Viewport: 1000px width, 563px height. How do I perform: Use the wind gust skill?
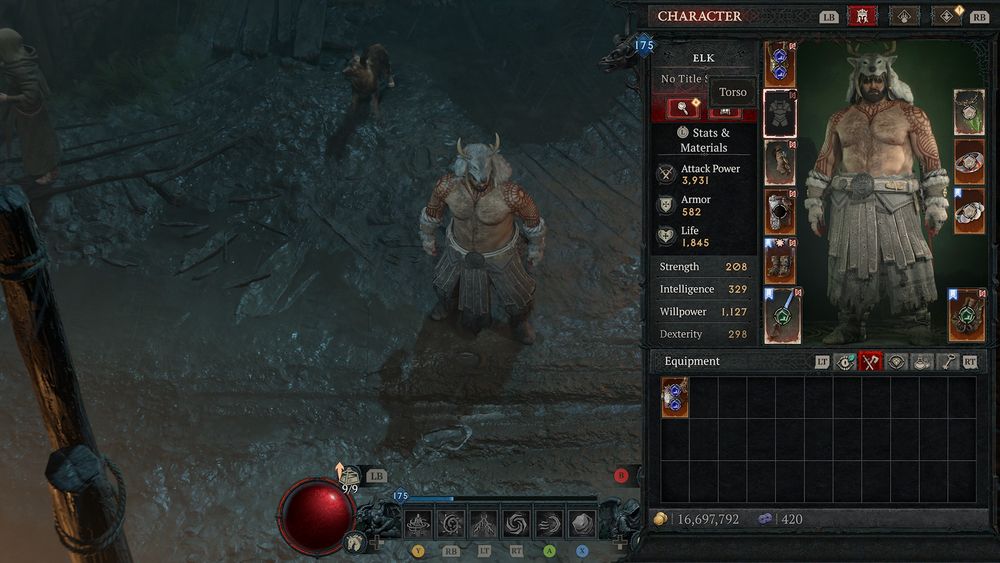[x=550, y=523]
